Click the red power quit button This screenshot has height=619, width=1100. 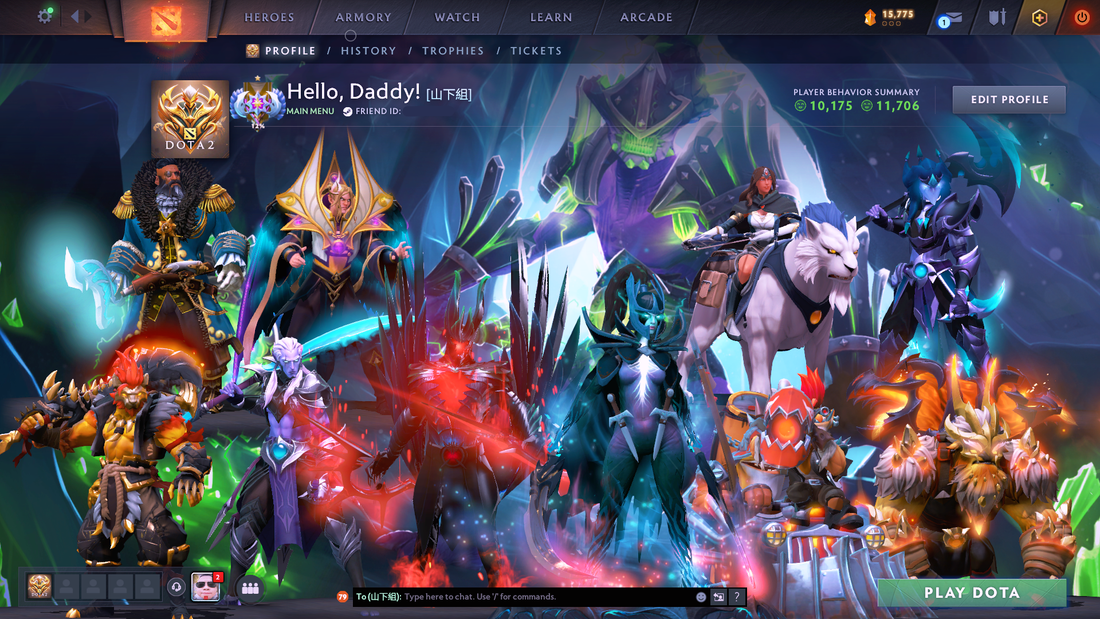tap(1082, 17)
